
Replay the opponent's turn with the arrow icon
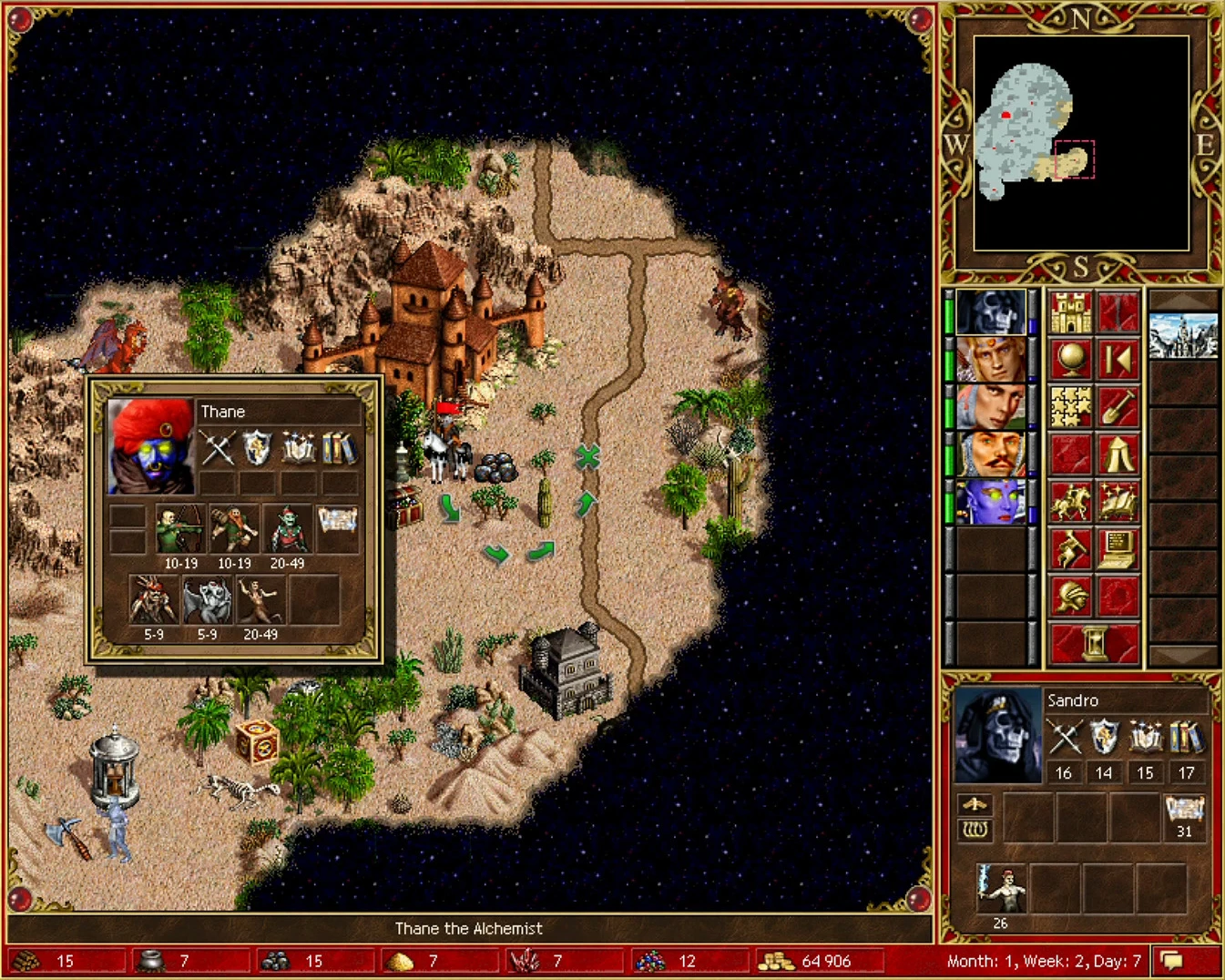pyautogui.click(x=1118, y=361)
